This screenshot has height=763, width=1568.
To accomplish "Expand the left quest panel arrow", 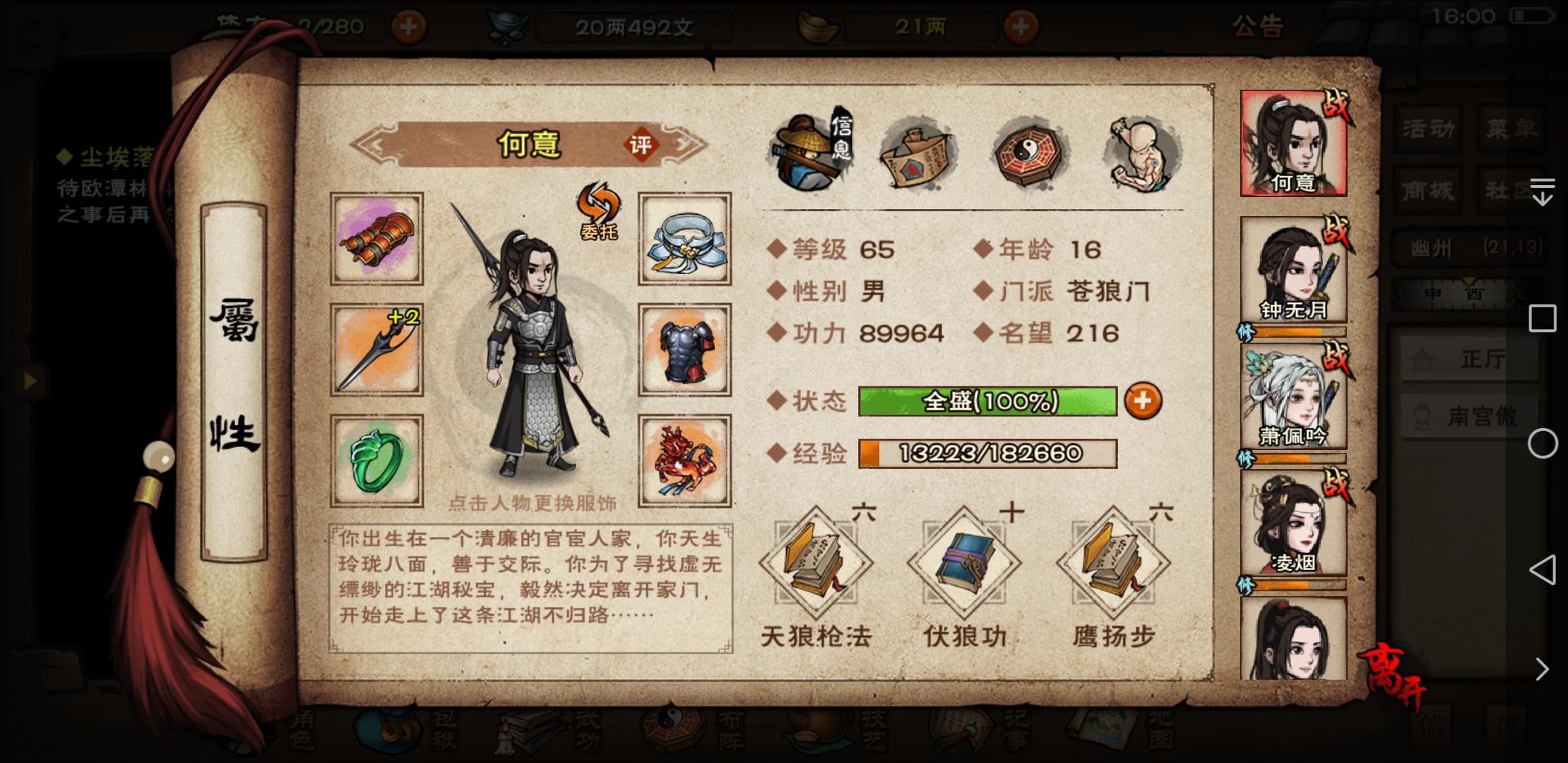I will [30, 381].
